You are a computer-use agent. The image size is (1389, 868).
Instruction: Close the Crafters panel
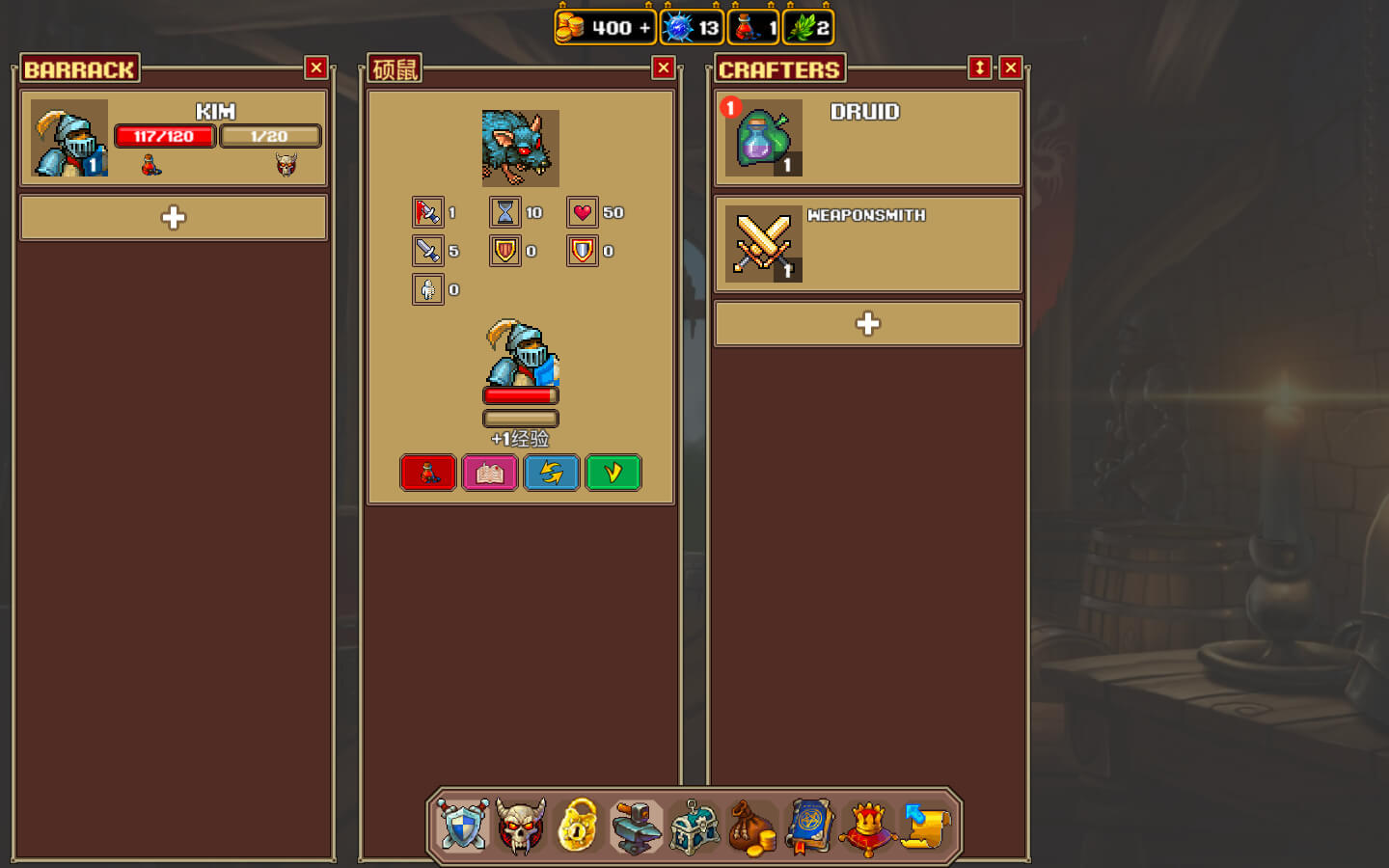click(x=1010, y=68)
